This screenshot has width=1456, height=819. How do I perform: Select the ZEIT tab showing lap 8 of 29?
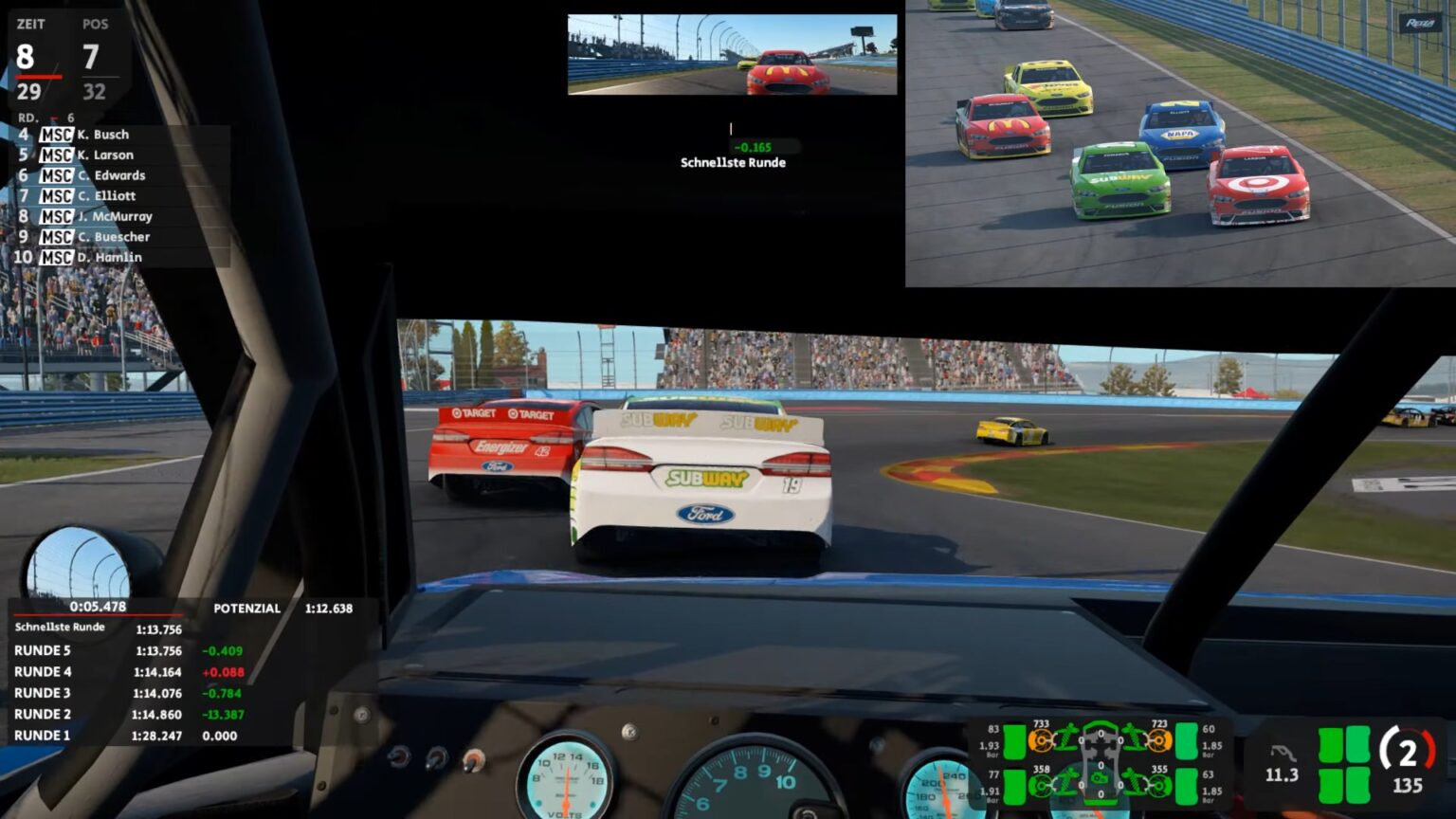30,57
